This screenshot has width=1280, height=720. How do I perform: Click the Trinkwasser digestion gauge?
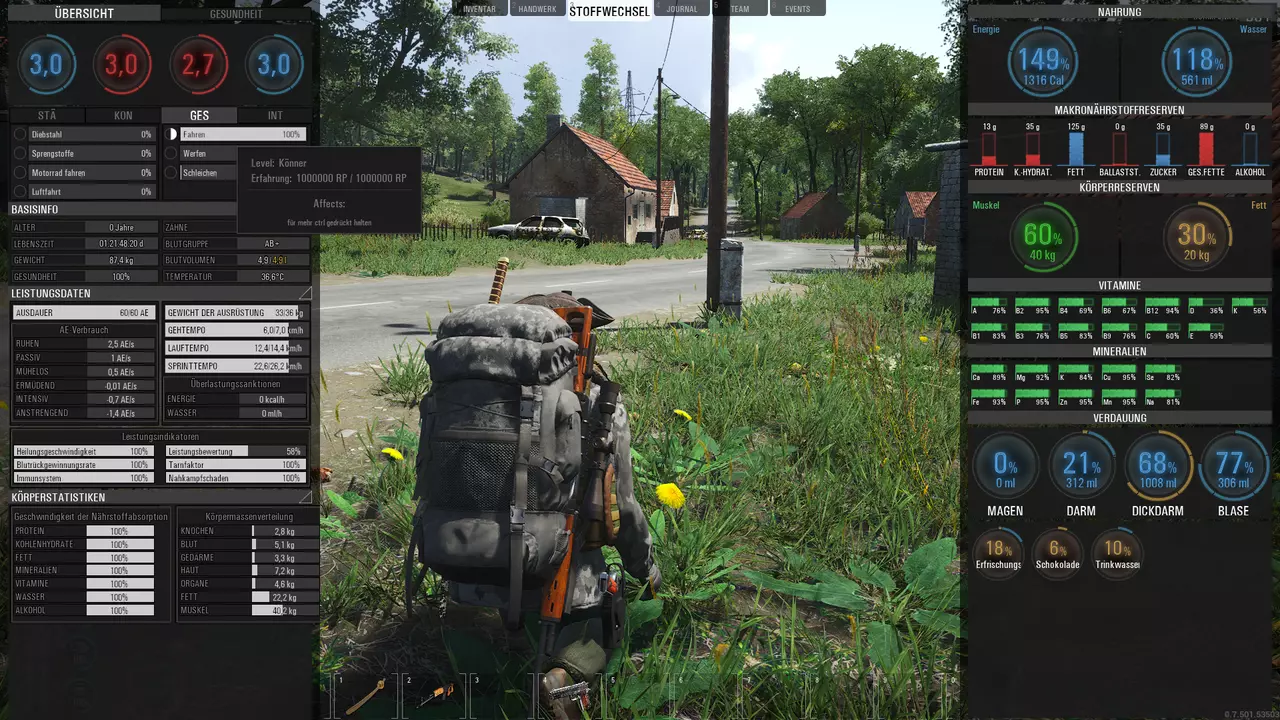pos(1117,549)
